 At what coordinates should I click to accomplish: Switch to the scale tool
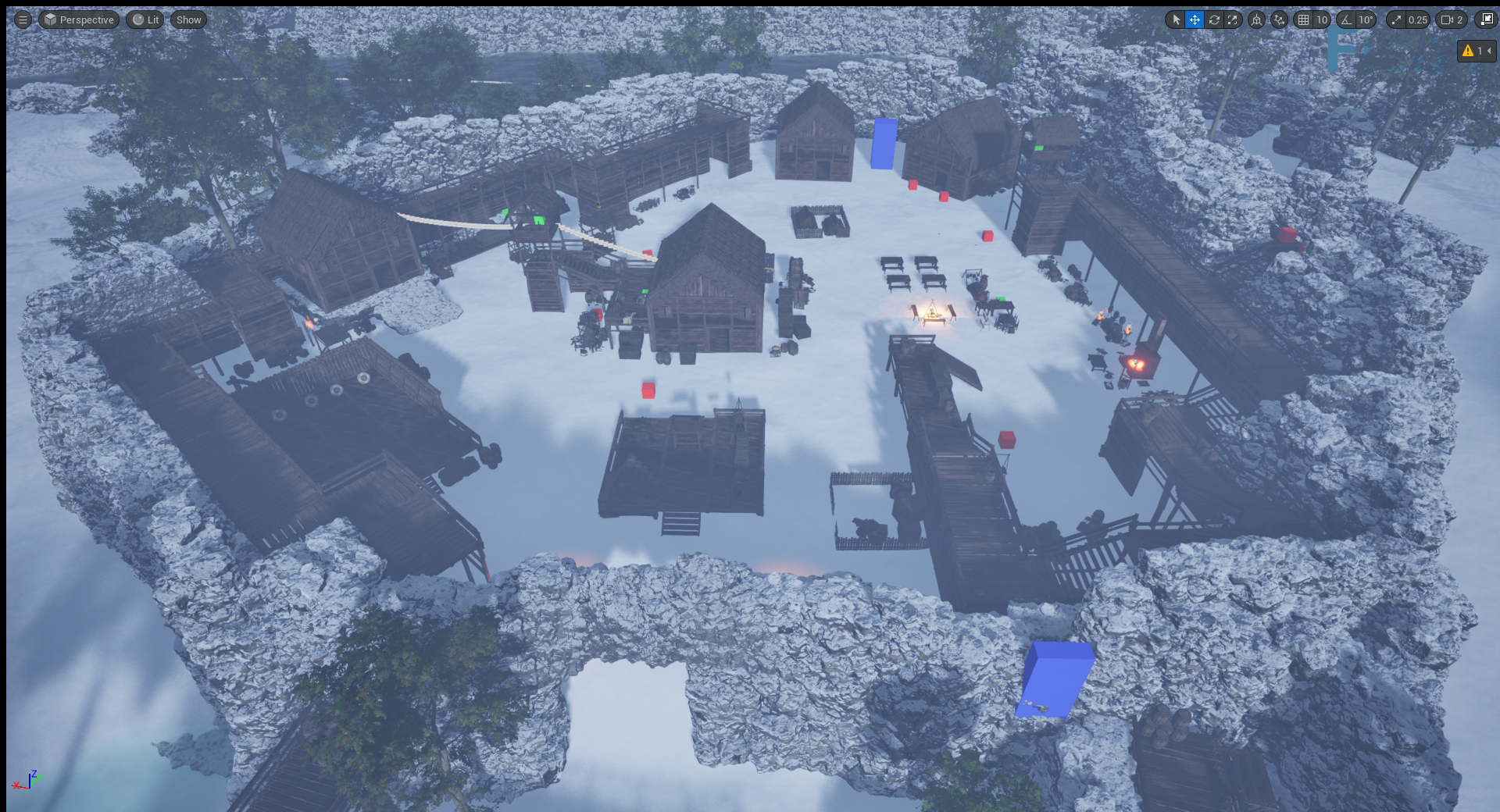point(1233,20)
